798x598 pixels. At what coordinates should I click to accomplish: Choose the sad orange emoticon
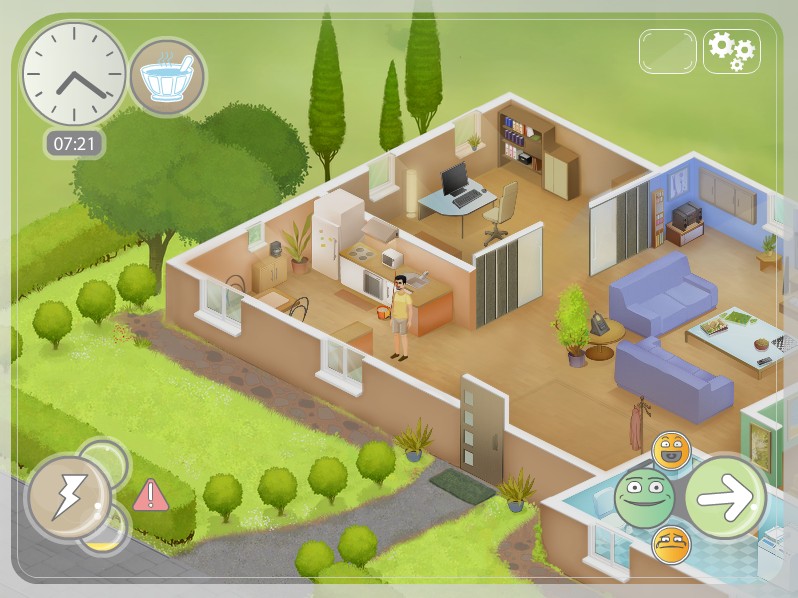pyautogui.click(x=671, y=544)
